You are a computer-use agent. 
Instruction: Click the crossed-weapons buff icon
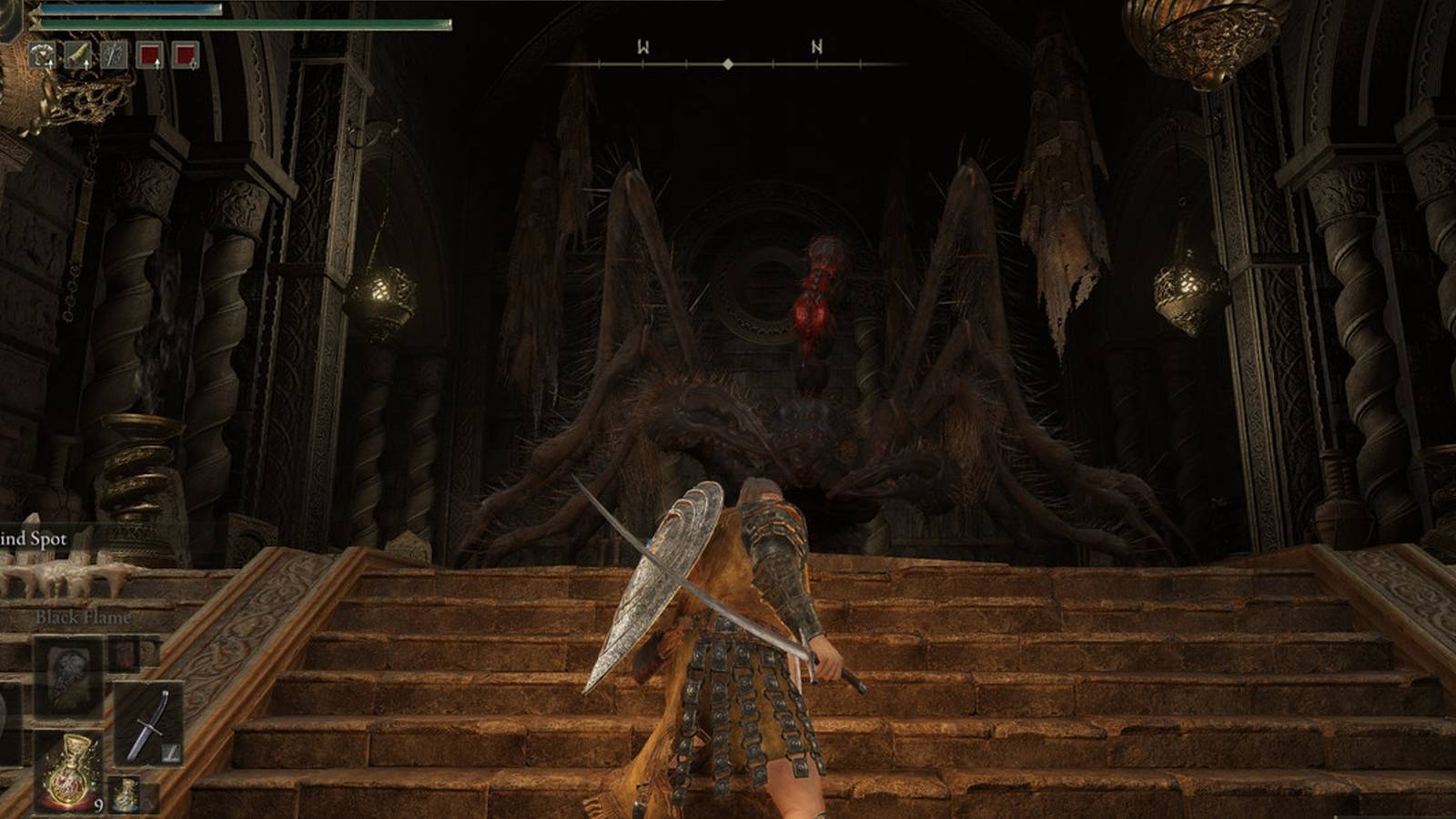coord(114,55)
